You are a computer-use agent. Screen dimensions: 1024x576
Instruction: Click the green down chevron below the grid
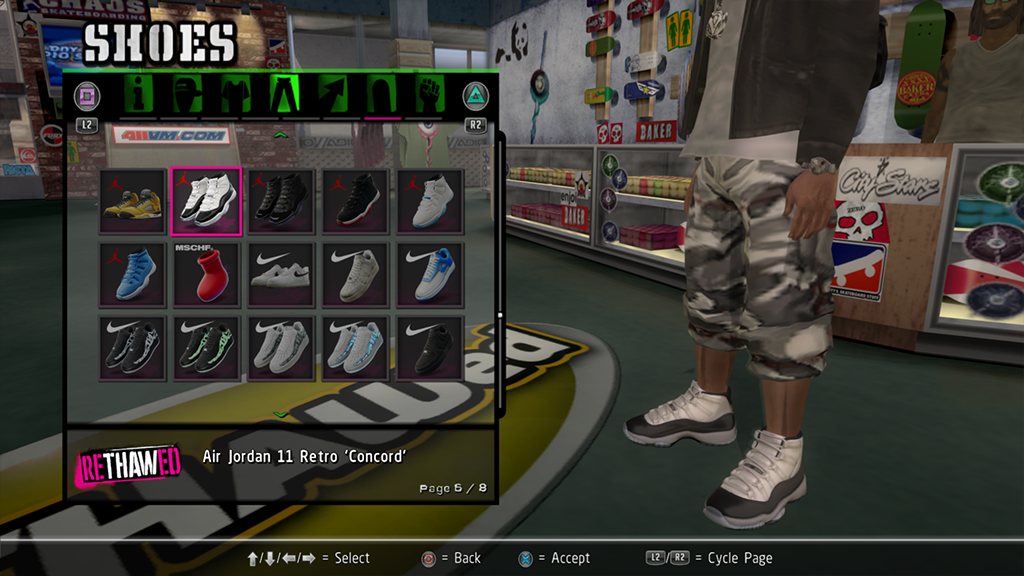pos(281,414)
